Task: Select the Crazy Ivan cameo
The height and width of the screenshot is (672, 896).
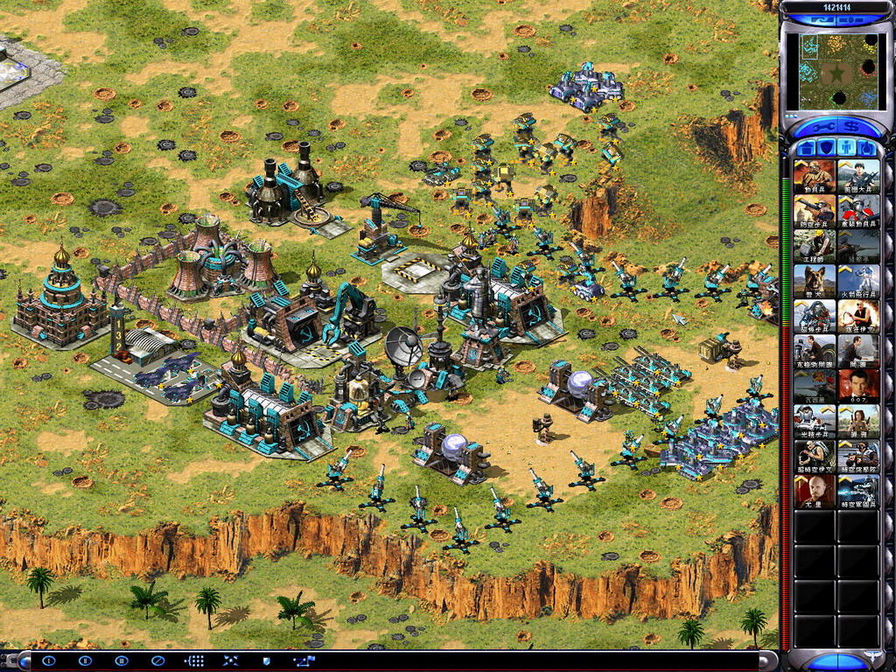Action: (x=858, y=317)
